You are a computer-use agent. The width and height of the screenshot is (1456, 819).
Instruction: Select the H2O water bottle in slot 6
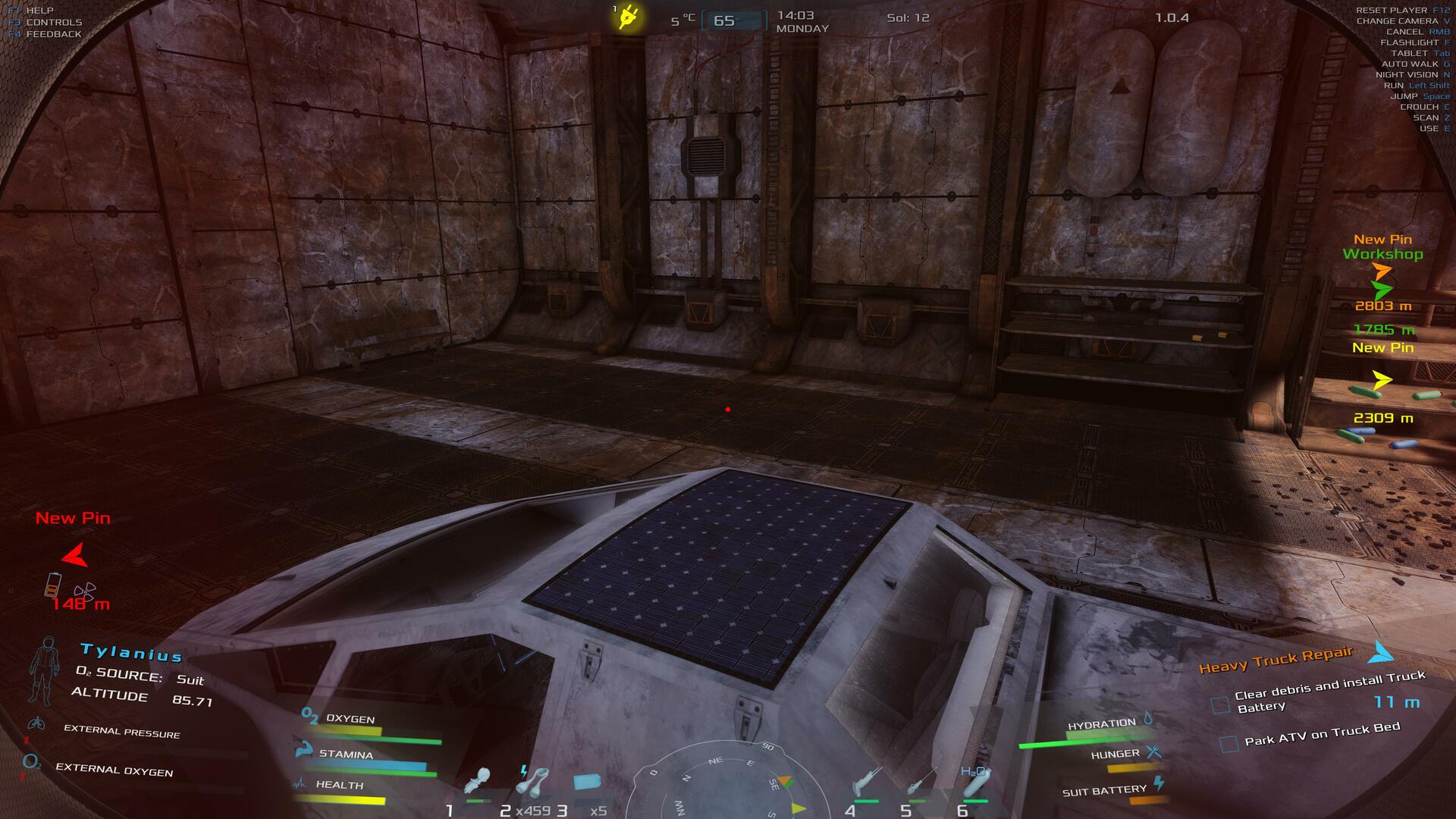pos(974,783)
